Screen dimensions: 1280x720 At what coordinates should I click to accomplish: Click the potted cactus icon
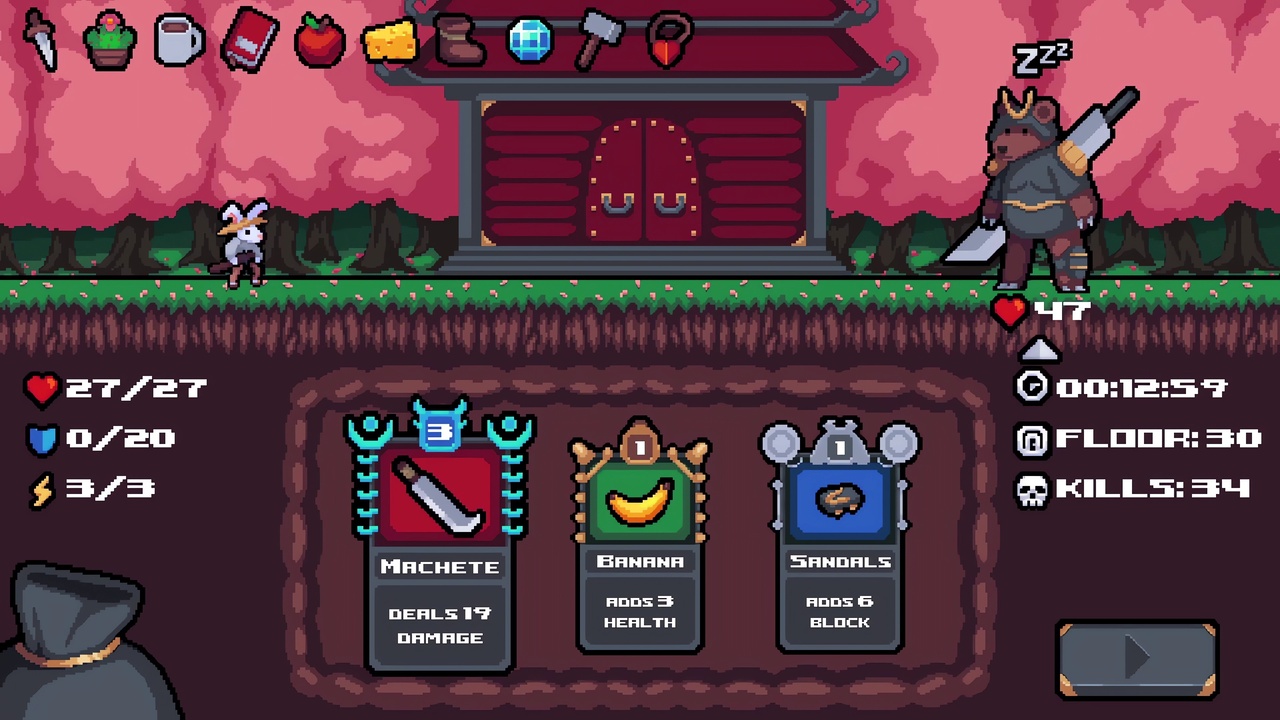click(x=110, y=38)
